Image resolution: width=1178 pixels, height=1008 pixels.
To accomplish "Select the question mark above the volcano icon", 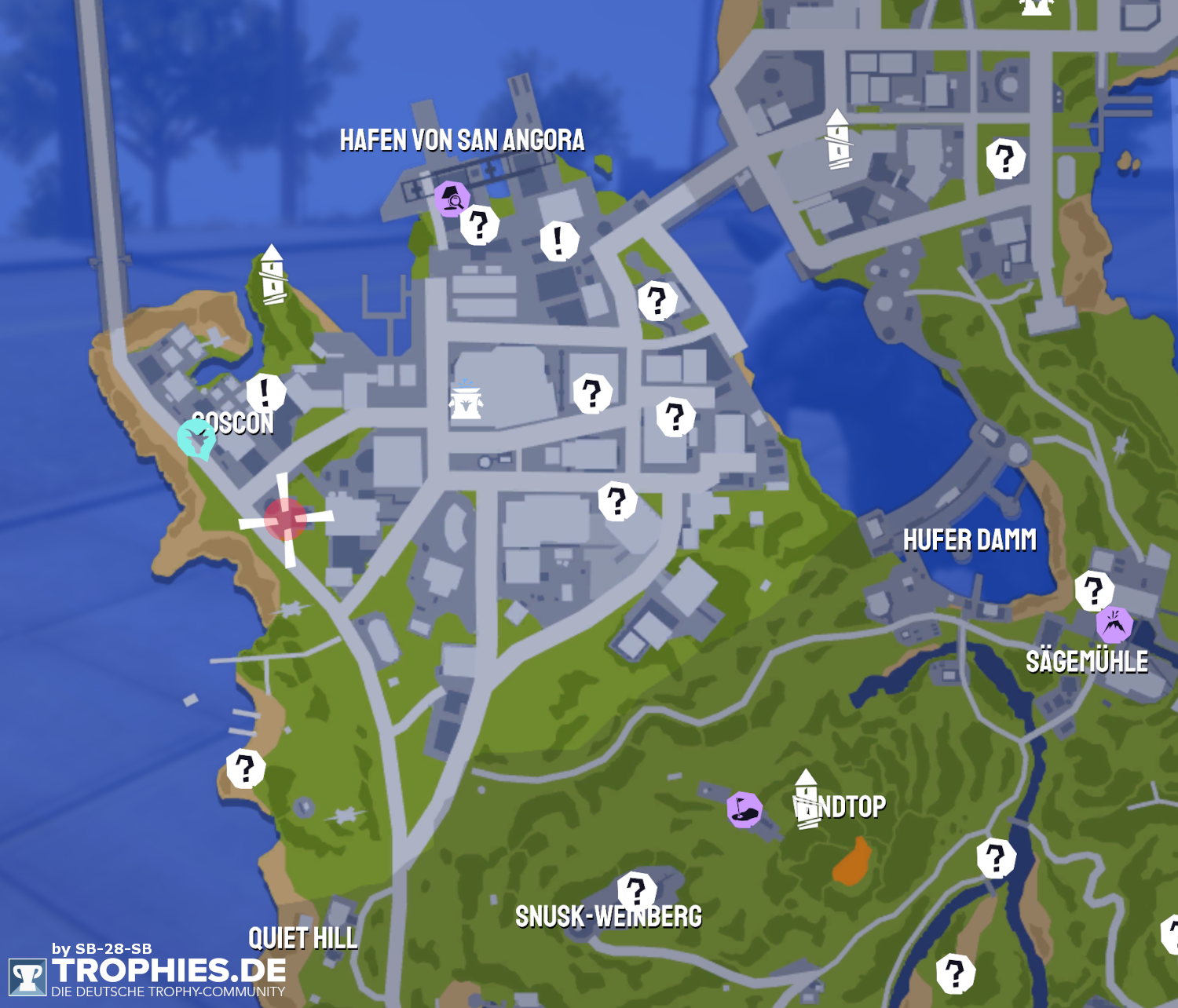I will click(x=1094, y=591).
